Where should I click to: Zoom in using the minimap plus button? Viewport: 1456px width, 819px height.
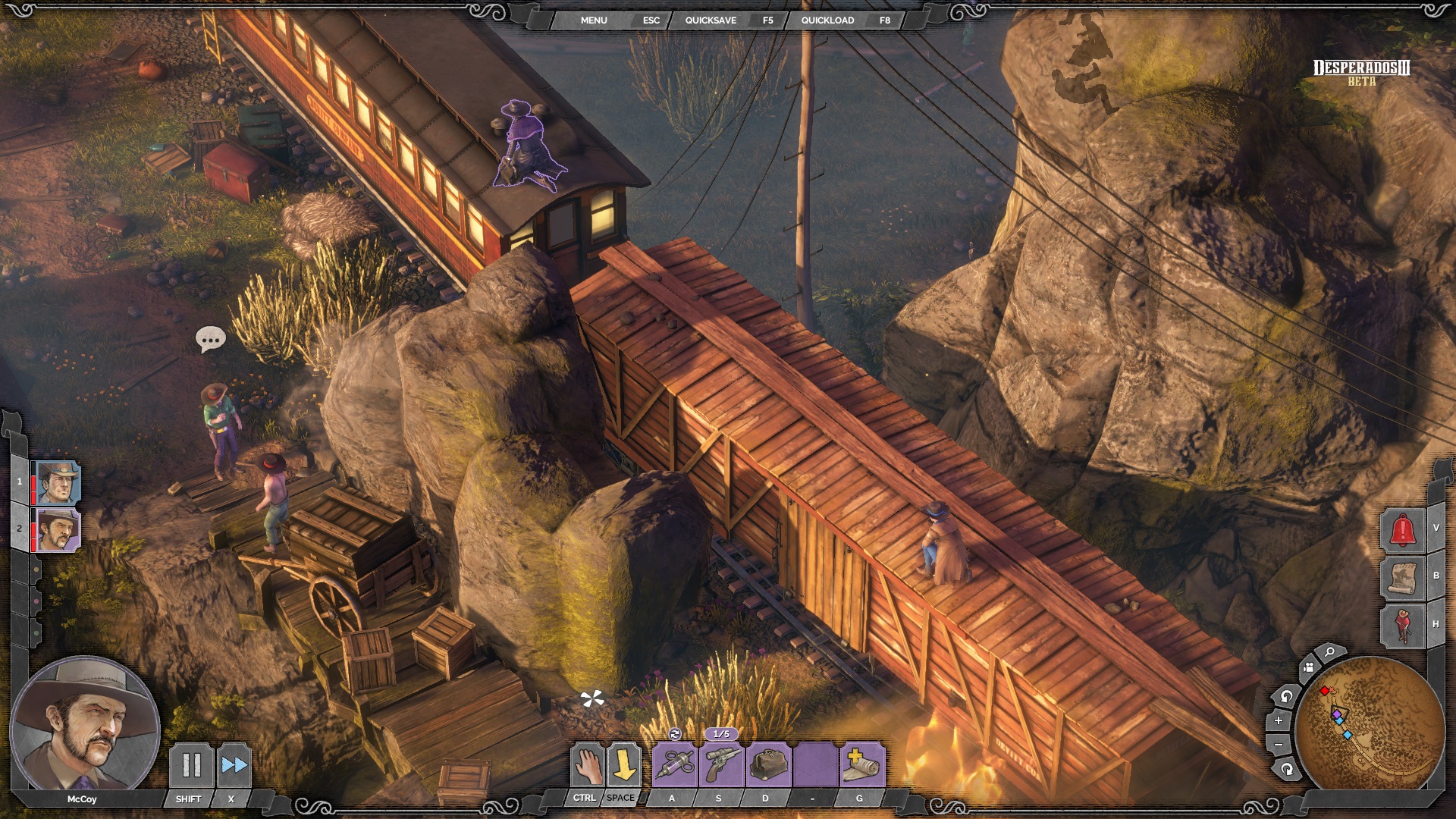[x=1279, y=720]
